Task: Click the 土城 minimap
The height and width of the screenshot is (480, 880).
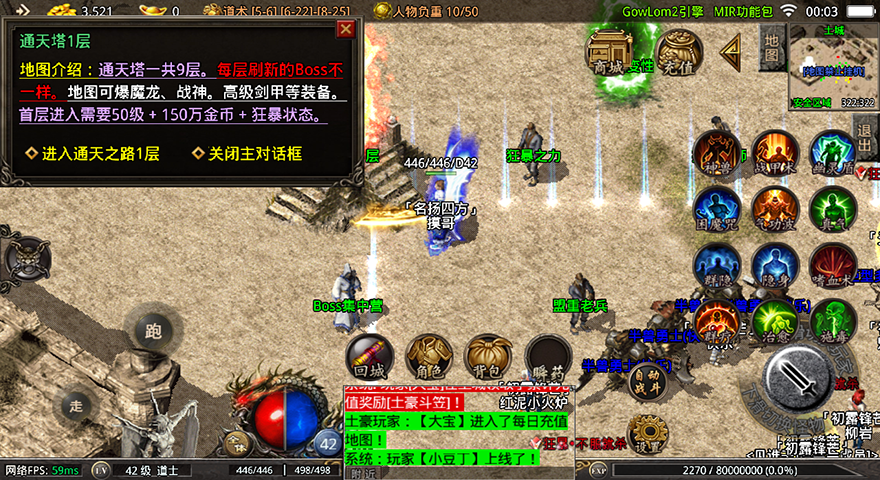Action: [x=832, y=67]
